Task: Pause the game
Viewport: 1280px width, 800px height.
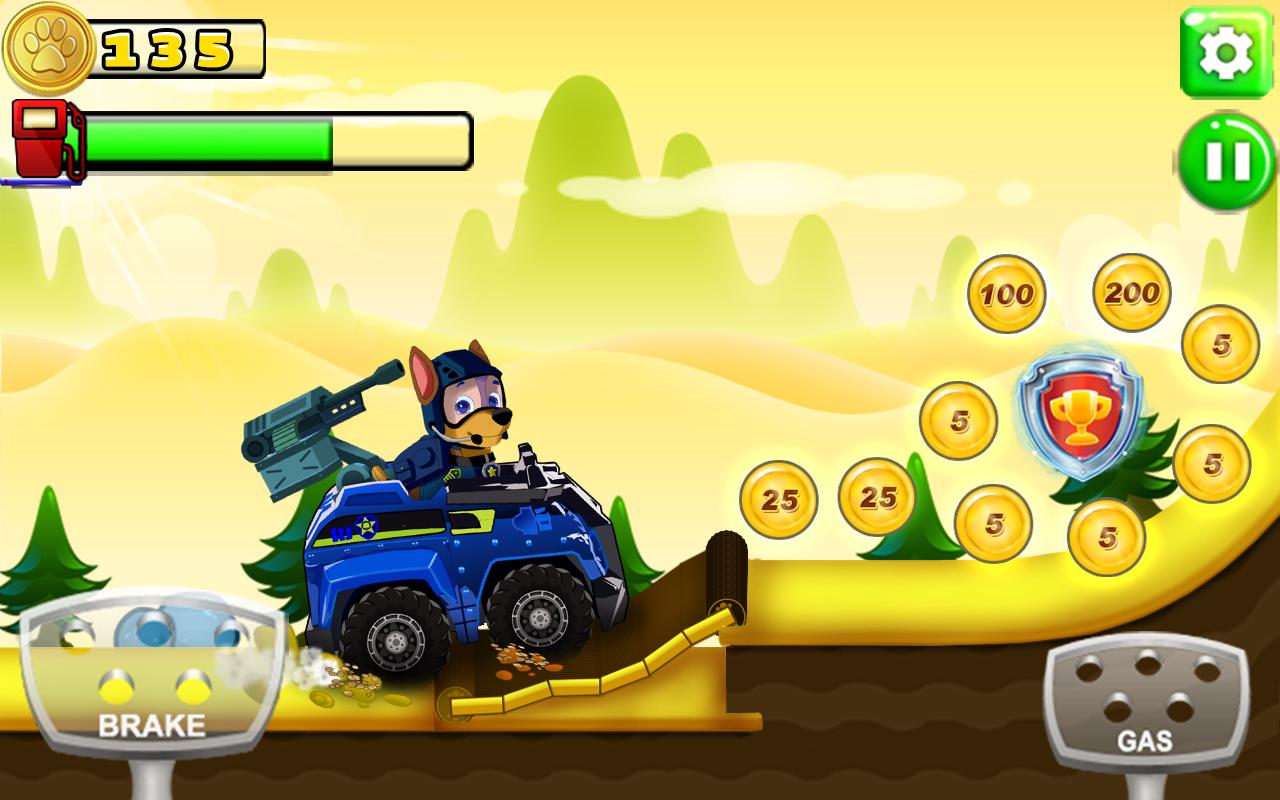Action: (1226, 162)
